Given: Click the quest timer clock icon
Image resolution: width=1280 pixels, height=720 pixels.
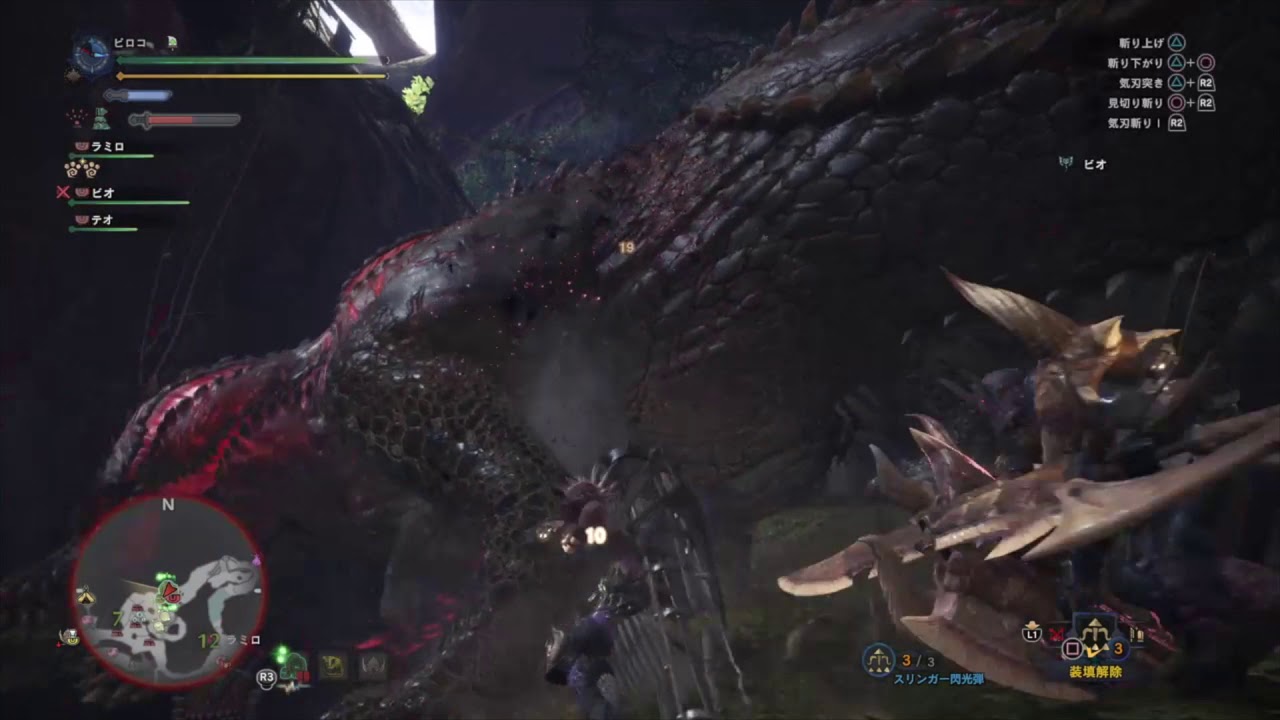Looking at the screenshot, I should 92,56.
